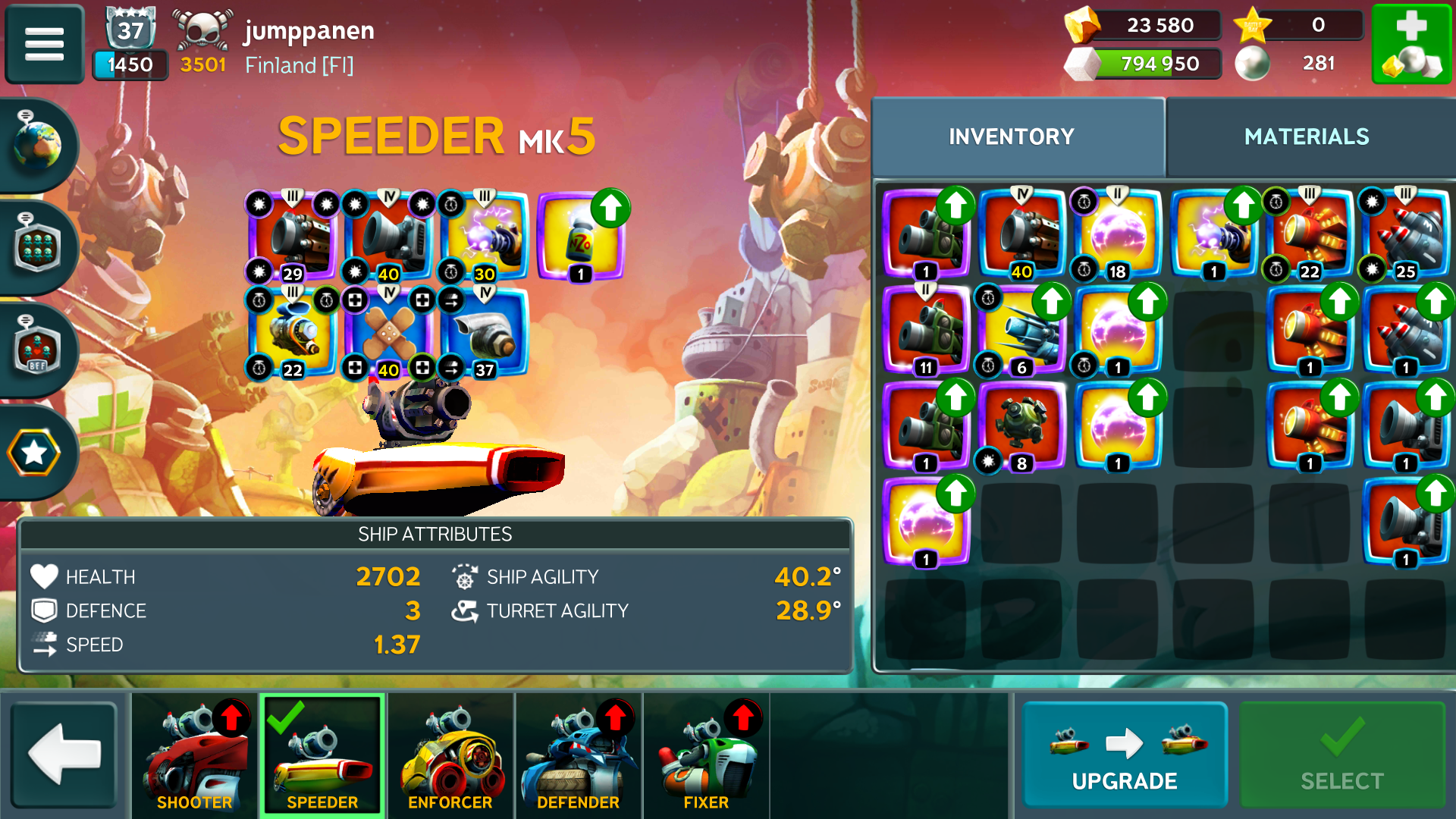This screenshot has height=819, width=1456.
Task: Buy more currency with the green plus button
Action: (x=1411, y=43)
